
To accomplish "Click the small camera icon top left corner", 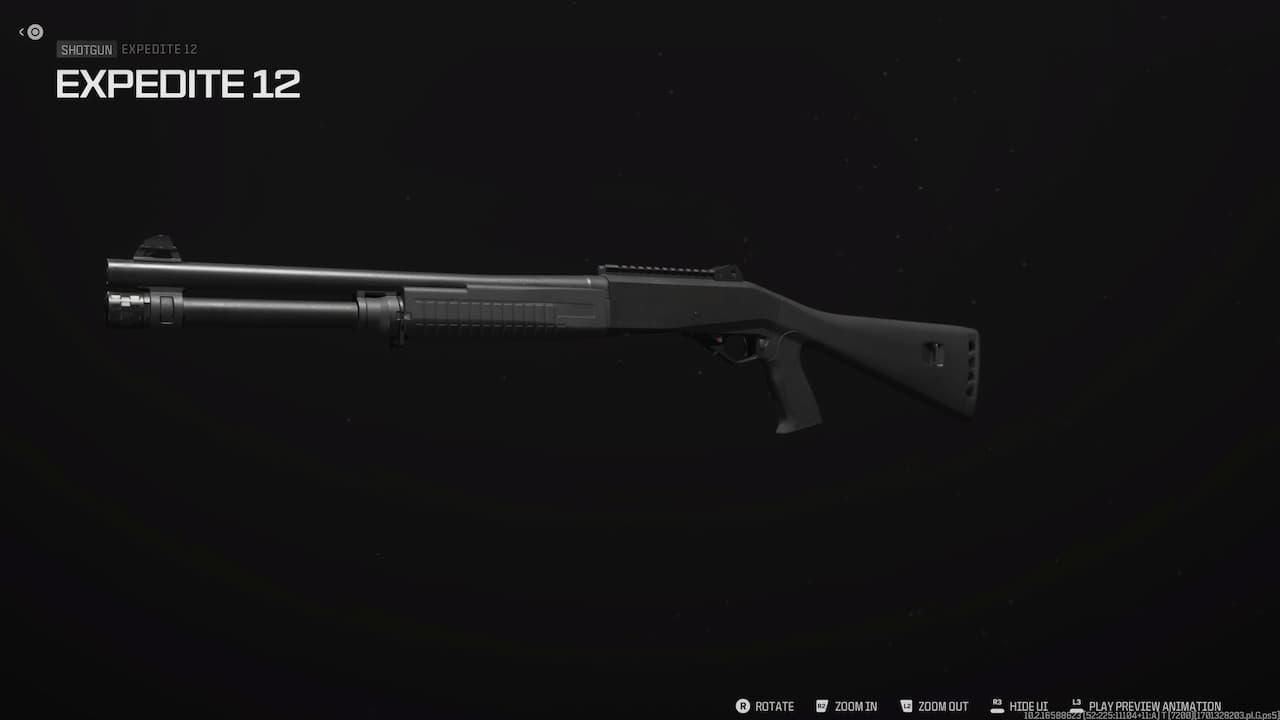I will point(34,32).
